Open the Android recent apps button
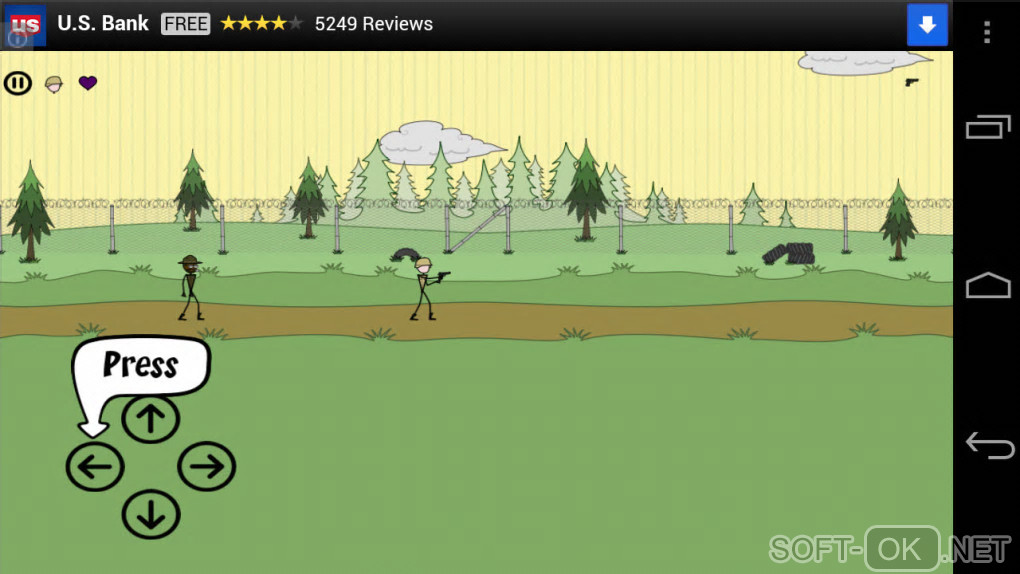This screenshot has height=574, width=1020. (988, 127)
